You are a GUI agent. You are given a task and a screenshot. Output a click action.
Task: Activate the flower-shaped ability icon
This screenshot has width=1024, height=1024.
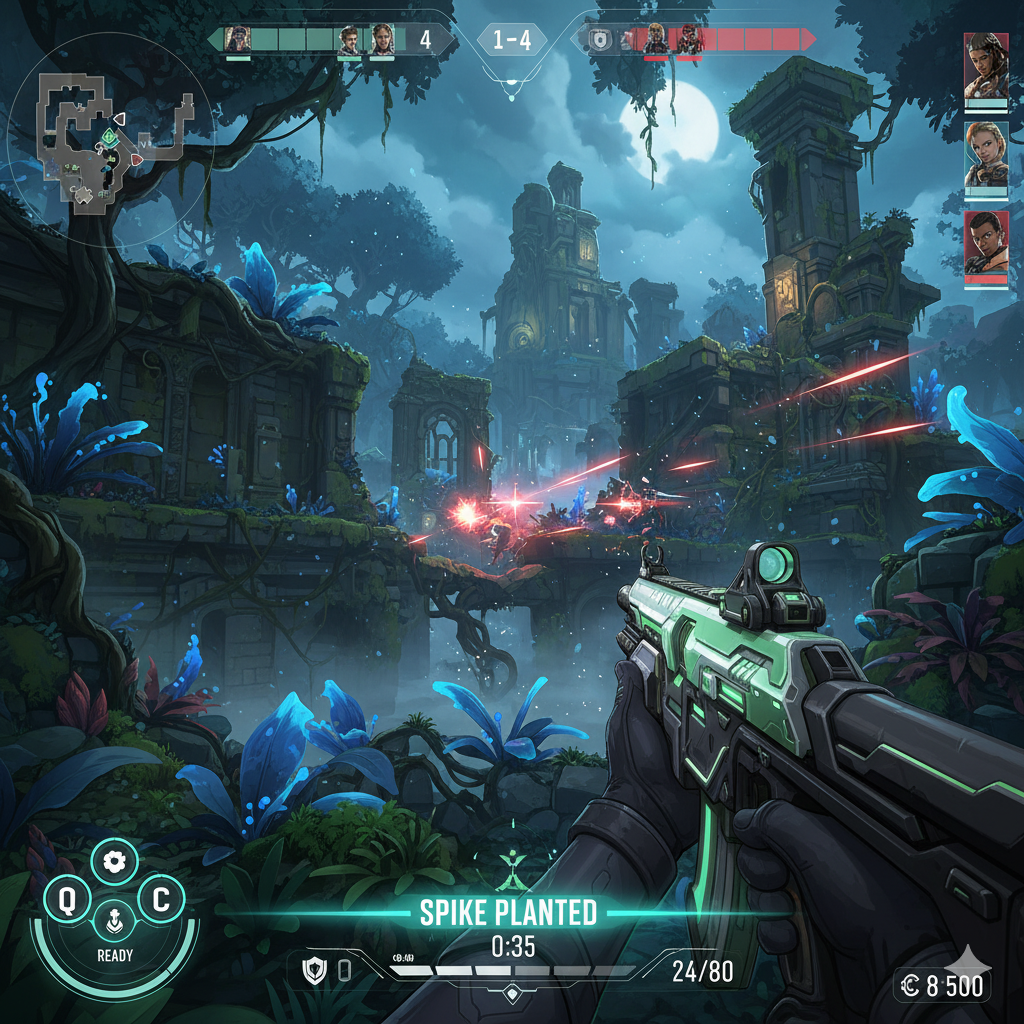click(x=113, y=861)
